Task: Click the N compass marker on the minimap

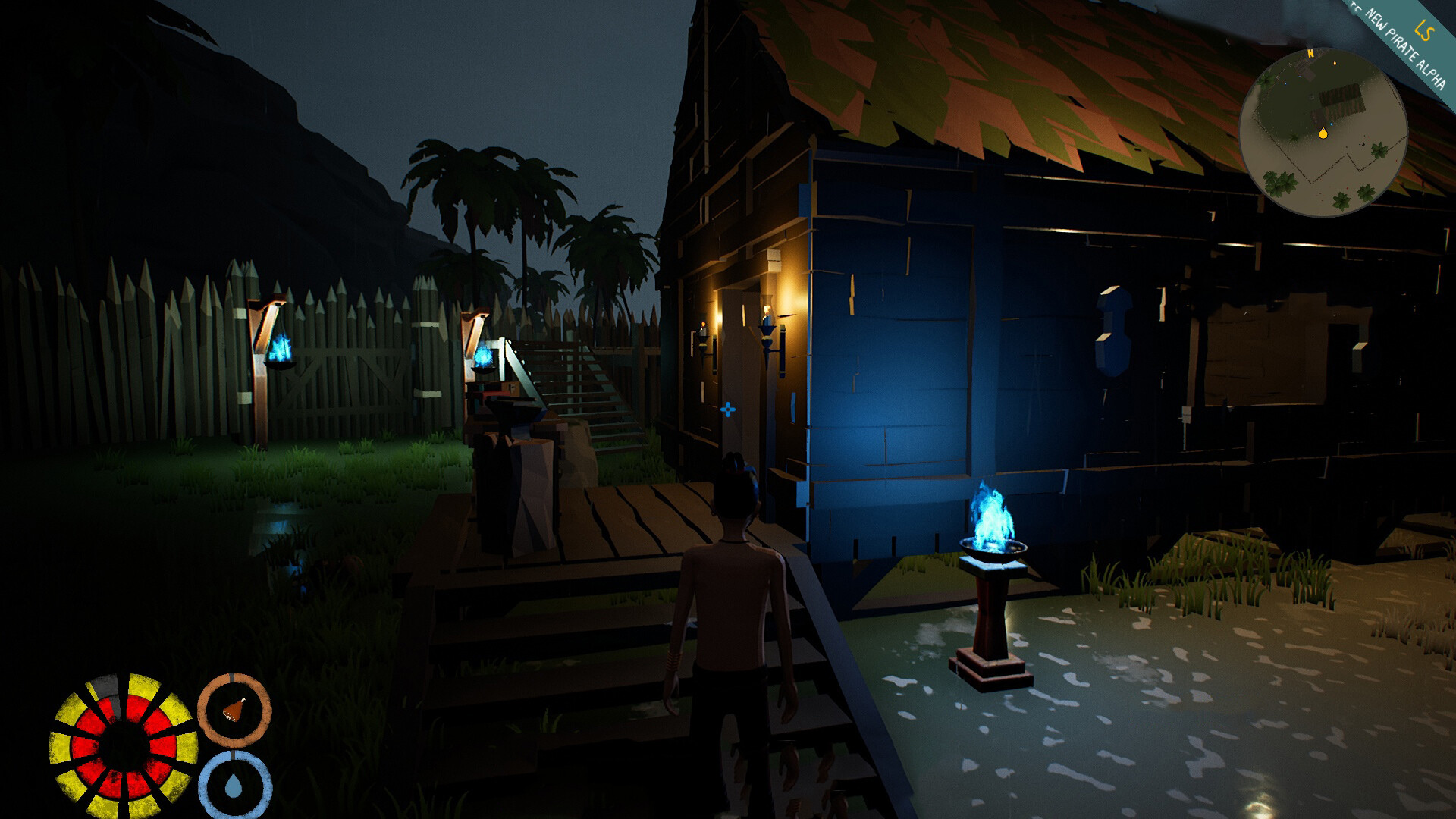Action: (1311, 54)
